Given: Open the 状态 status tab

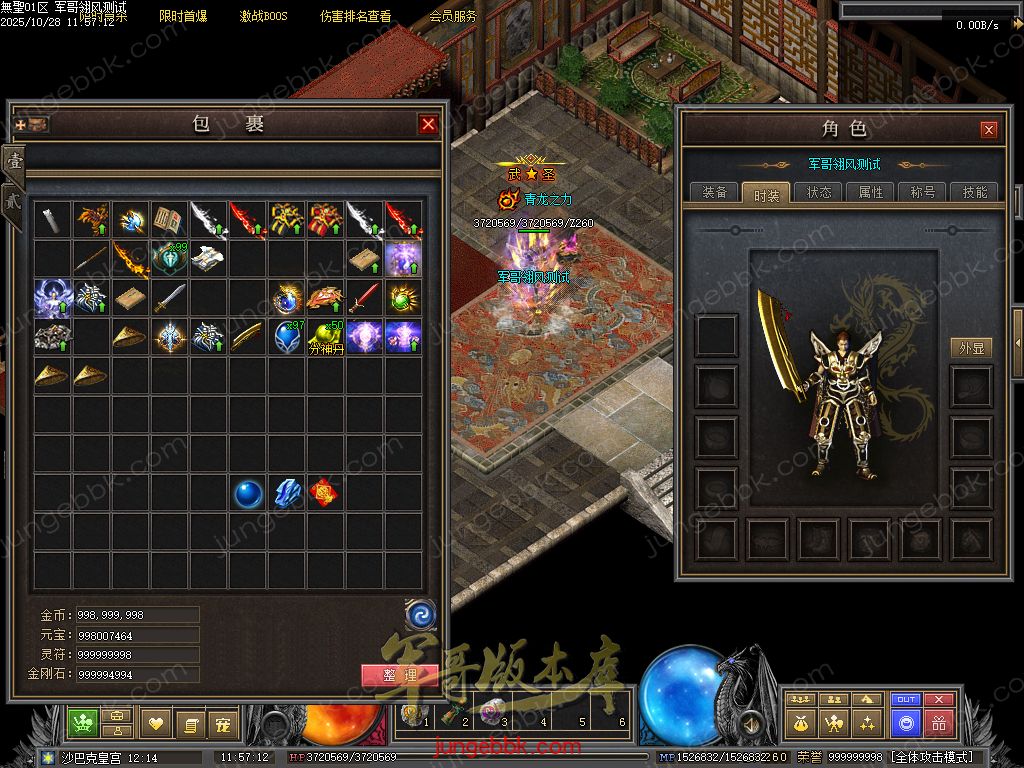Looking at the screenshot, I should pos(819,192).
